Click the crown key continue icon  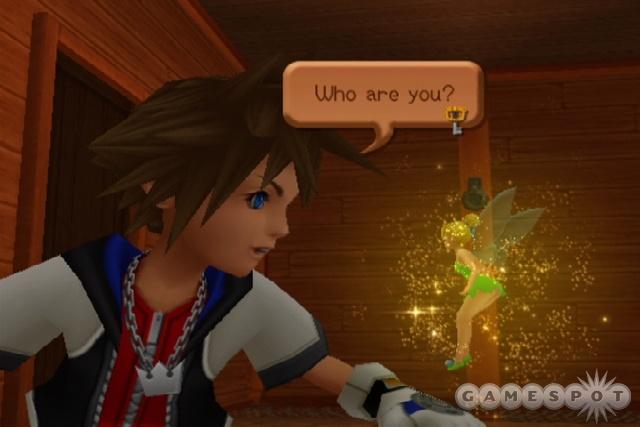[455, 119]
